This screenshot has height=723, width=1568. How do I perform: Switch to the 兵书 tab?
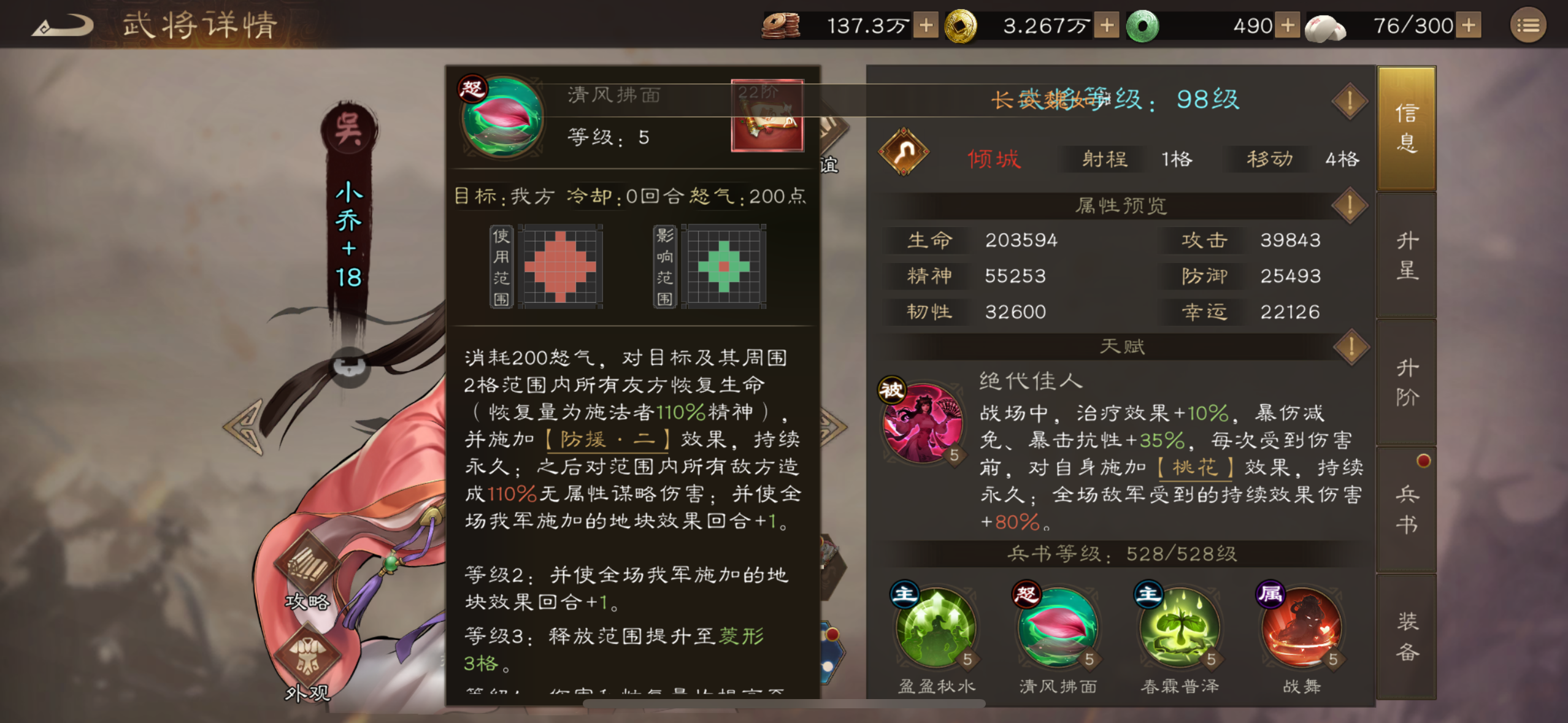(x=1407, y=509)
